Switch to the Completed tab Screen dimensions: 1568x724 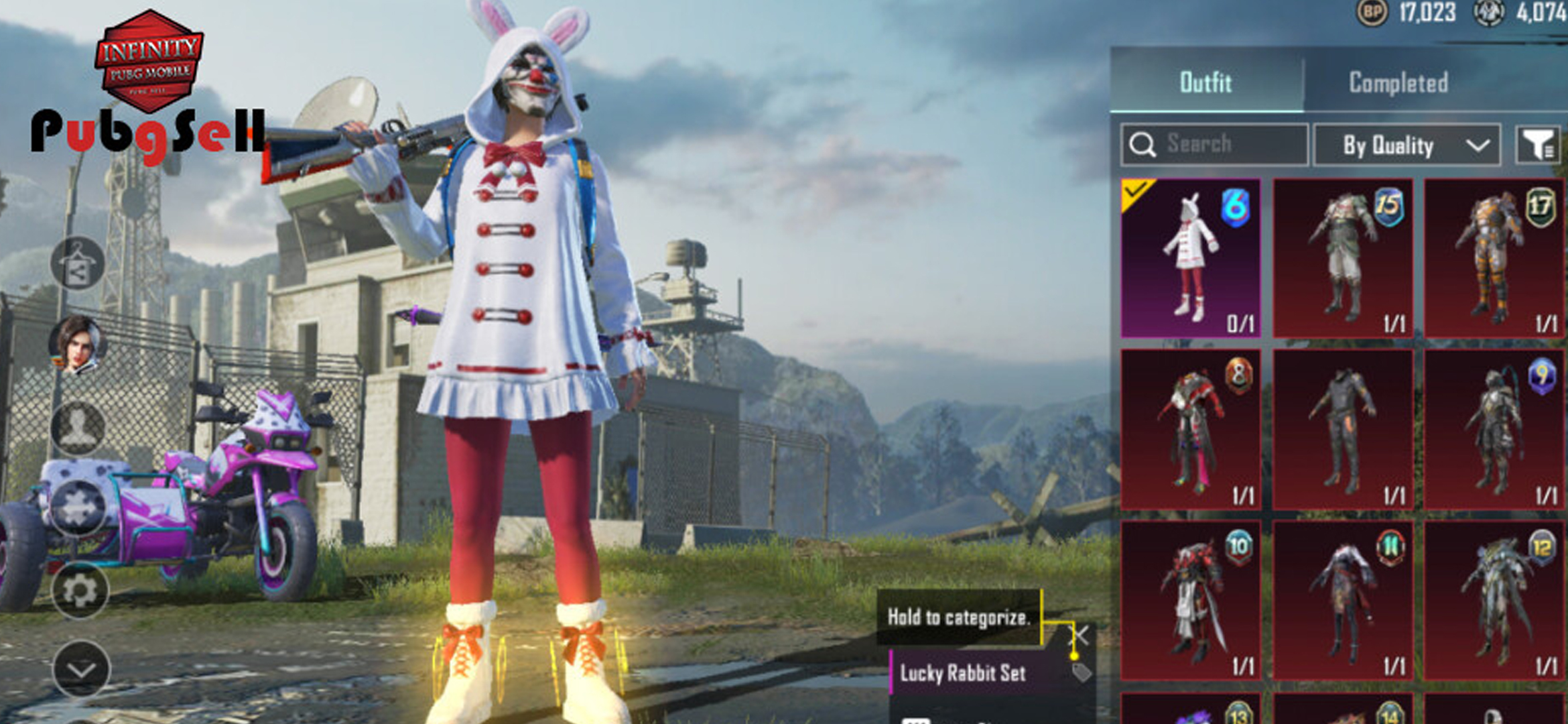pyautogui.click(x=1398, y=83)
